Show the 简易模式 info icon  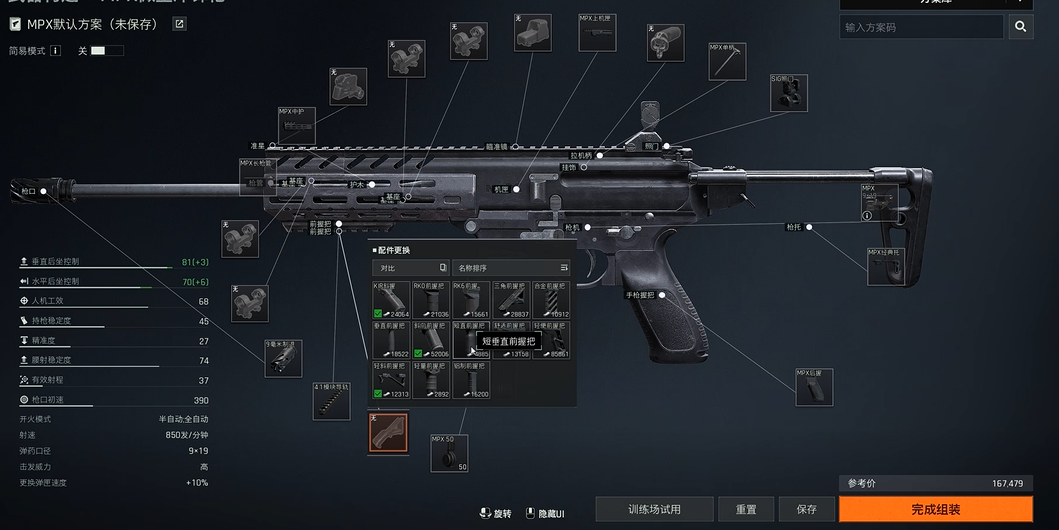[56, 50]
